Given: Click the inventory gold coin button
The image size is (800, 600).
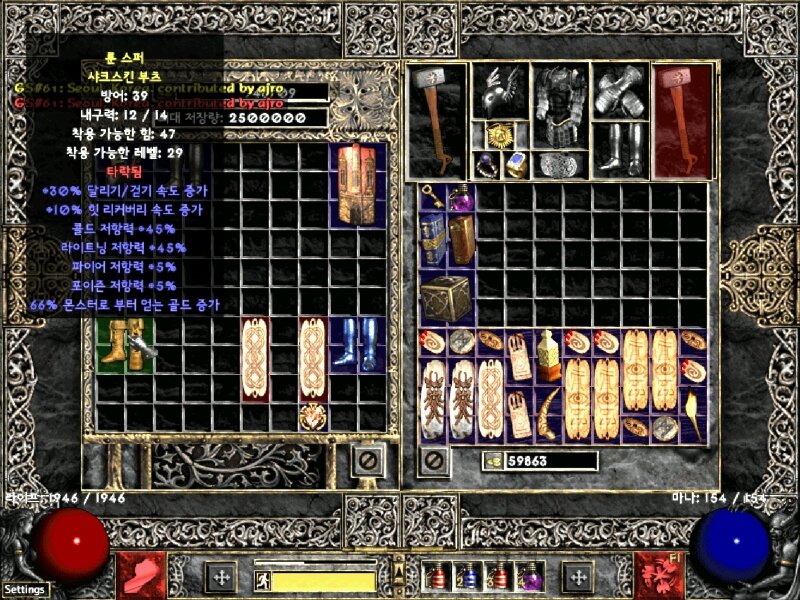Looking at the screenshot, I should (493, 461).
